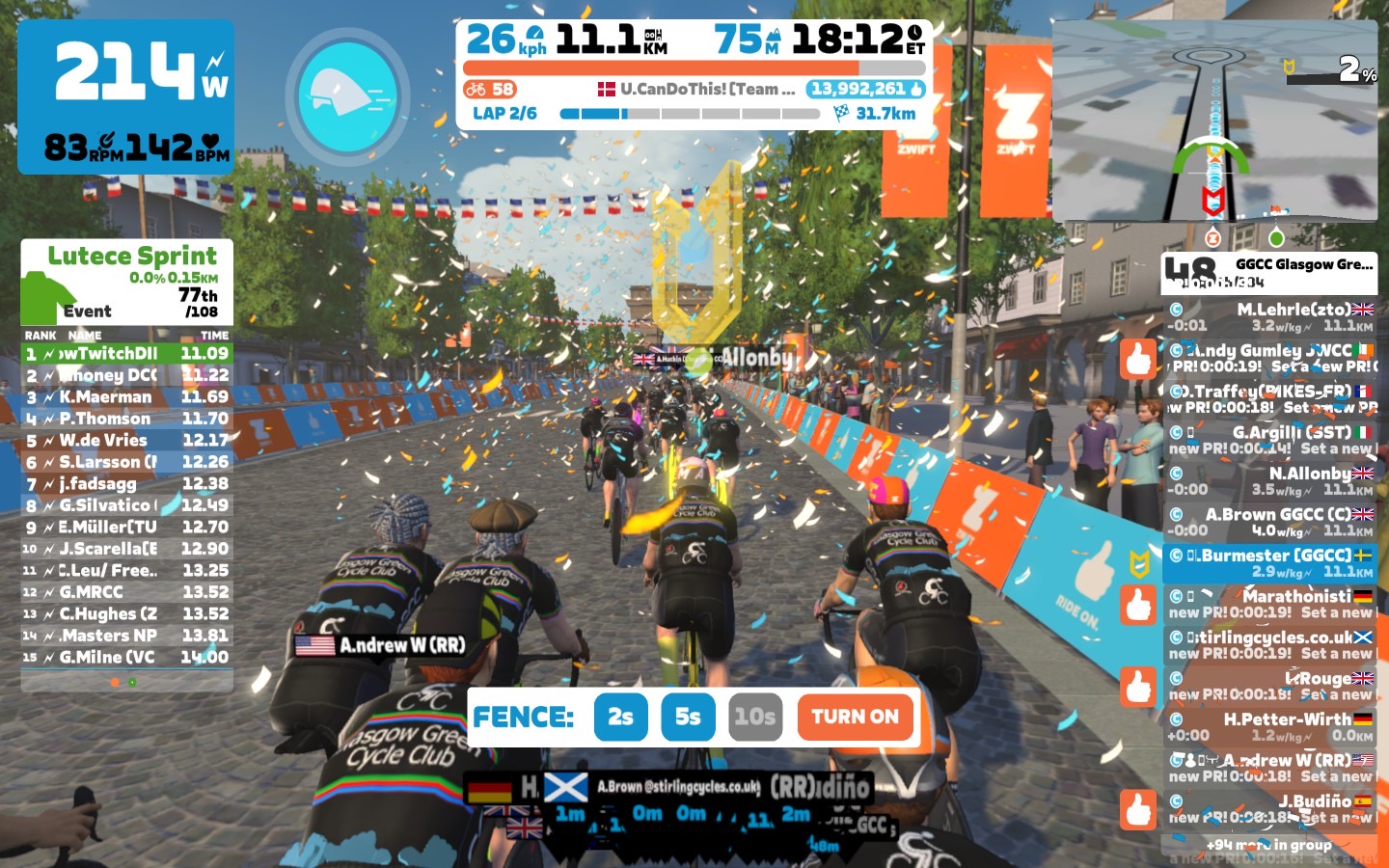Turn on the fence
The image size is (1389, 868).
click(855, 717)
